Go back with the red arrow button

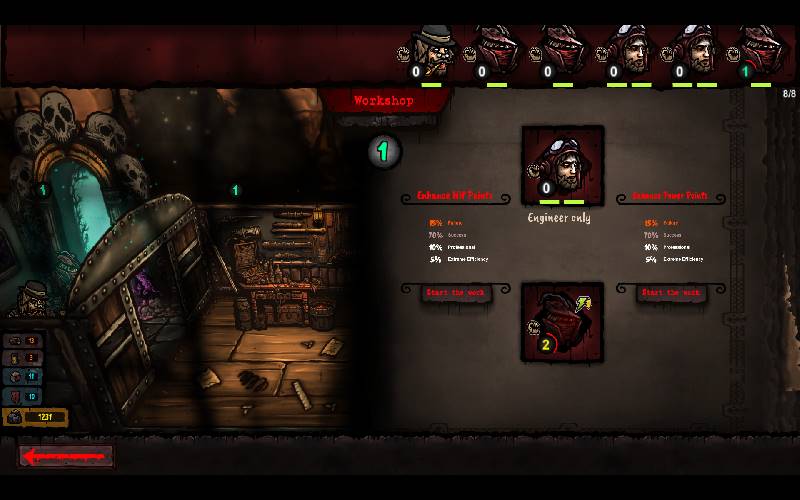tap(67, 456)
